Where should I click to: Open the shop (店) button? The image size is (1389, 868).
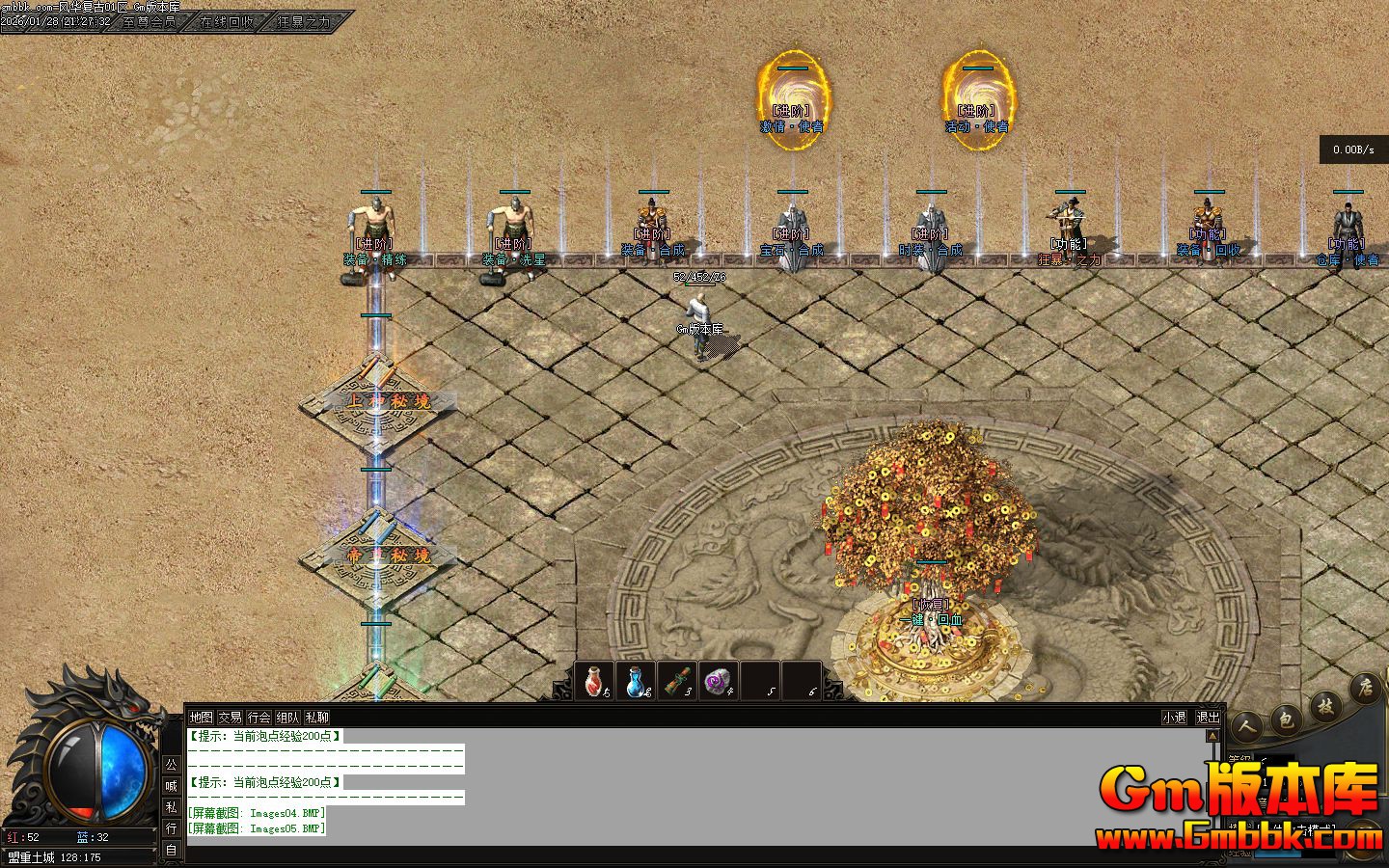1365,688
